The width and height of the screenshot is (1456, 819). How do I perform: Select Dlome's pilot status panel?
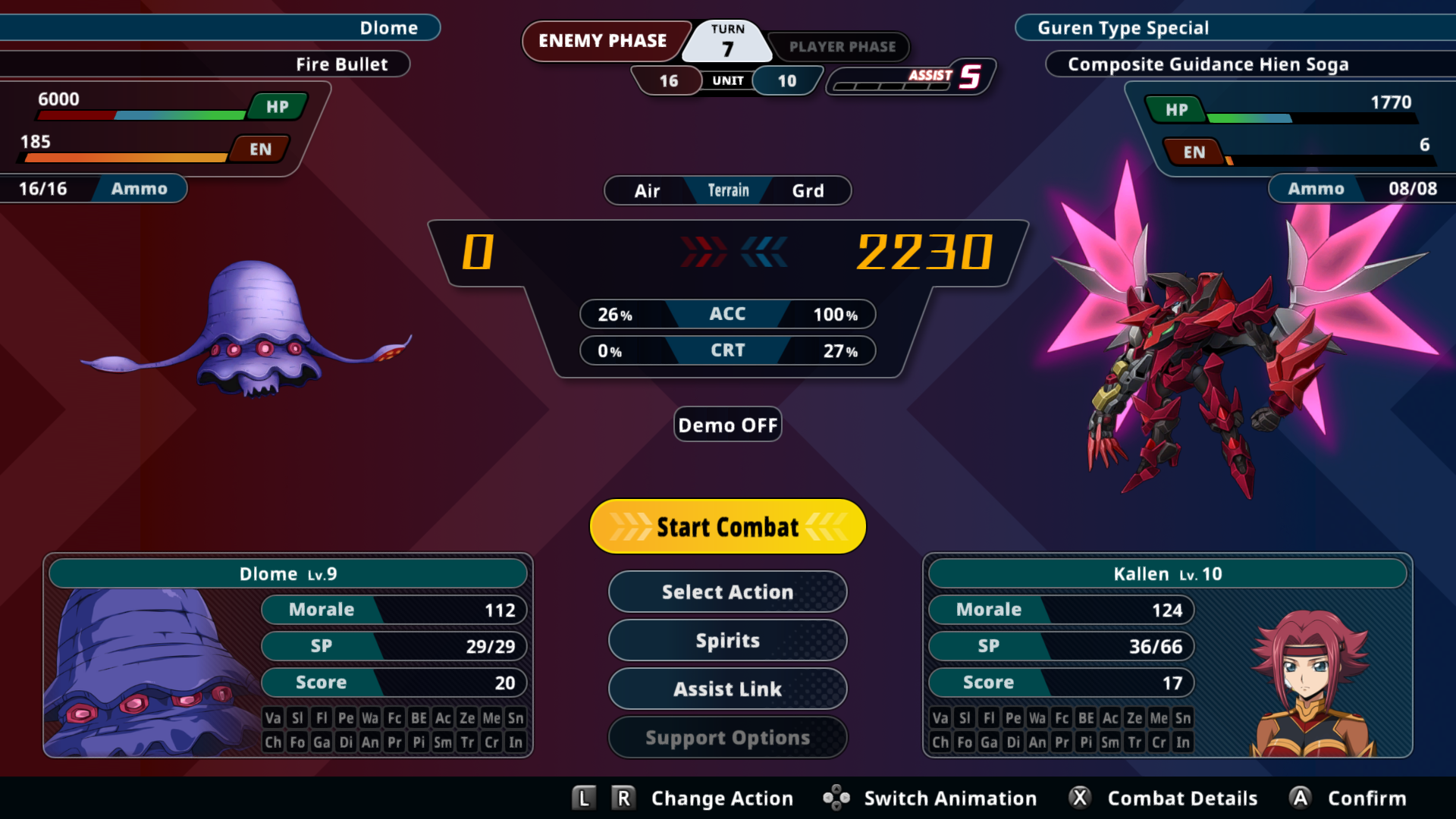[288, 656]
